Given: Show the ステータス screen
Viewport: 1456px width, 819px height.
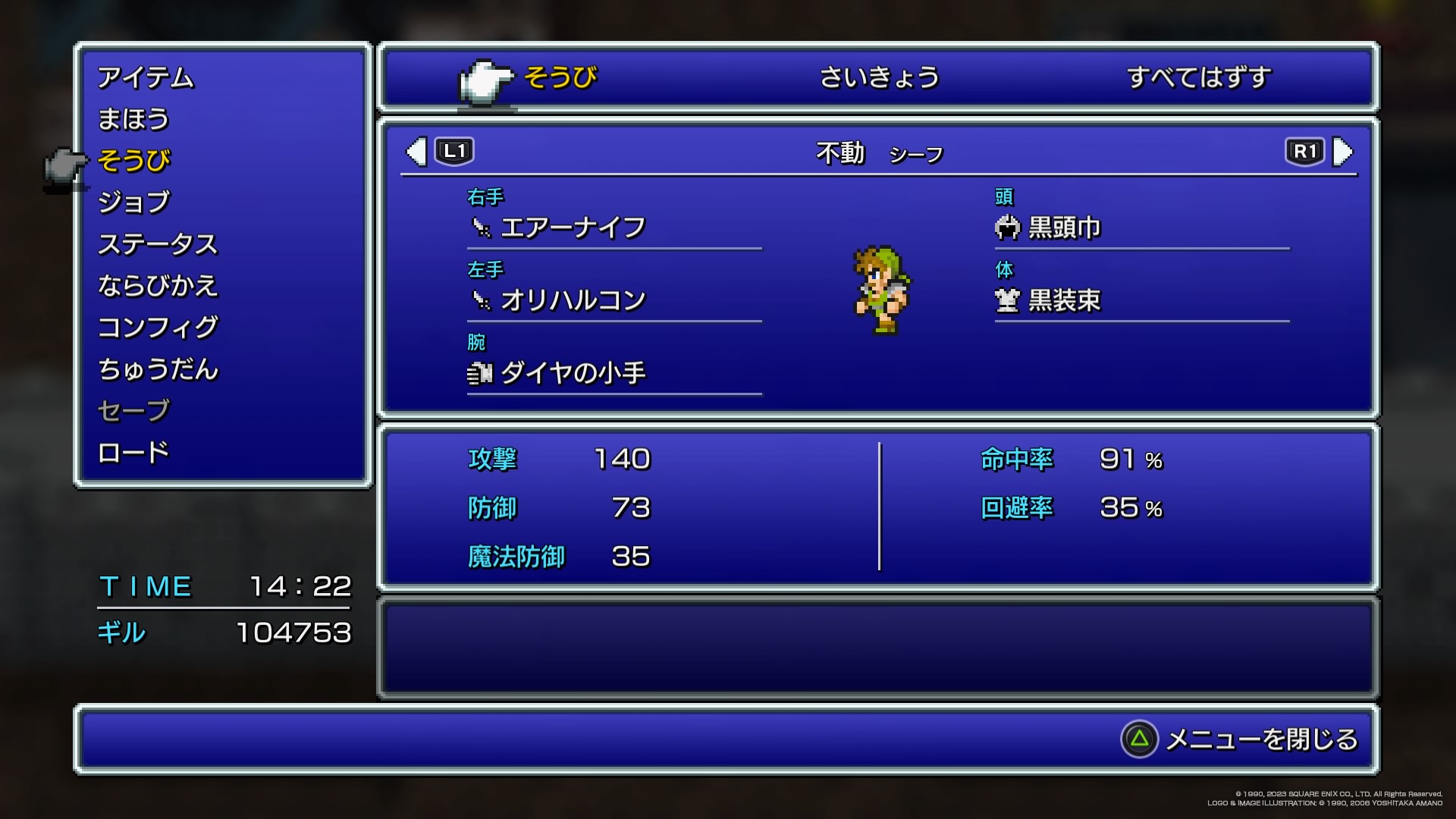Looking at the screenshot, I should tap(158, 244).
